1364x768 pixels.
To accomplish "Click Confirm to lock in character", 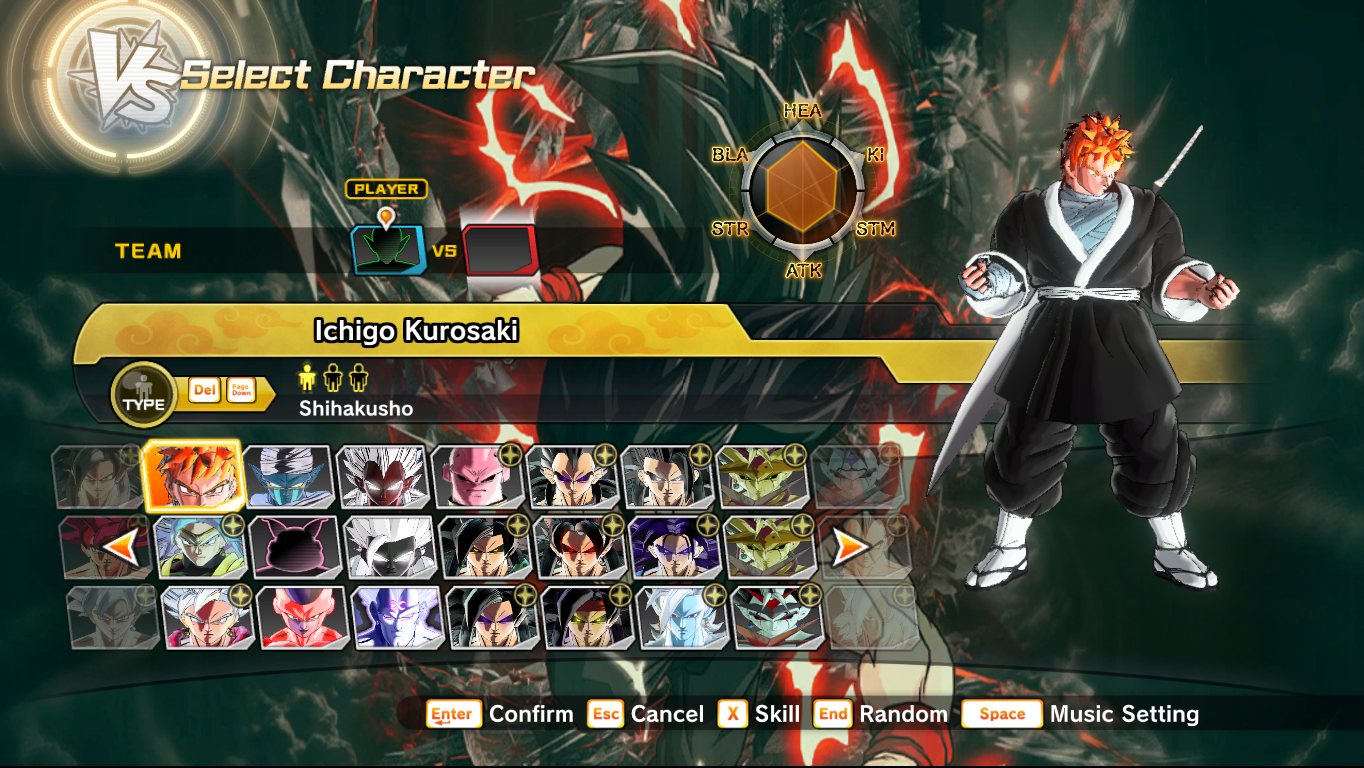I will [x=531, y=715].
